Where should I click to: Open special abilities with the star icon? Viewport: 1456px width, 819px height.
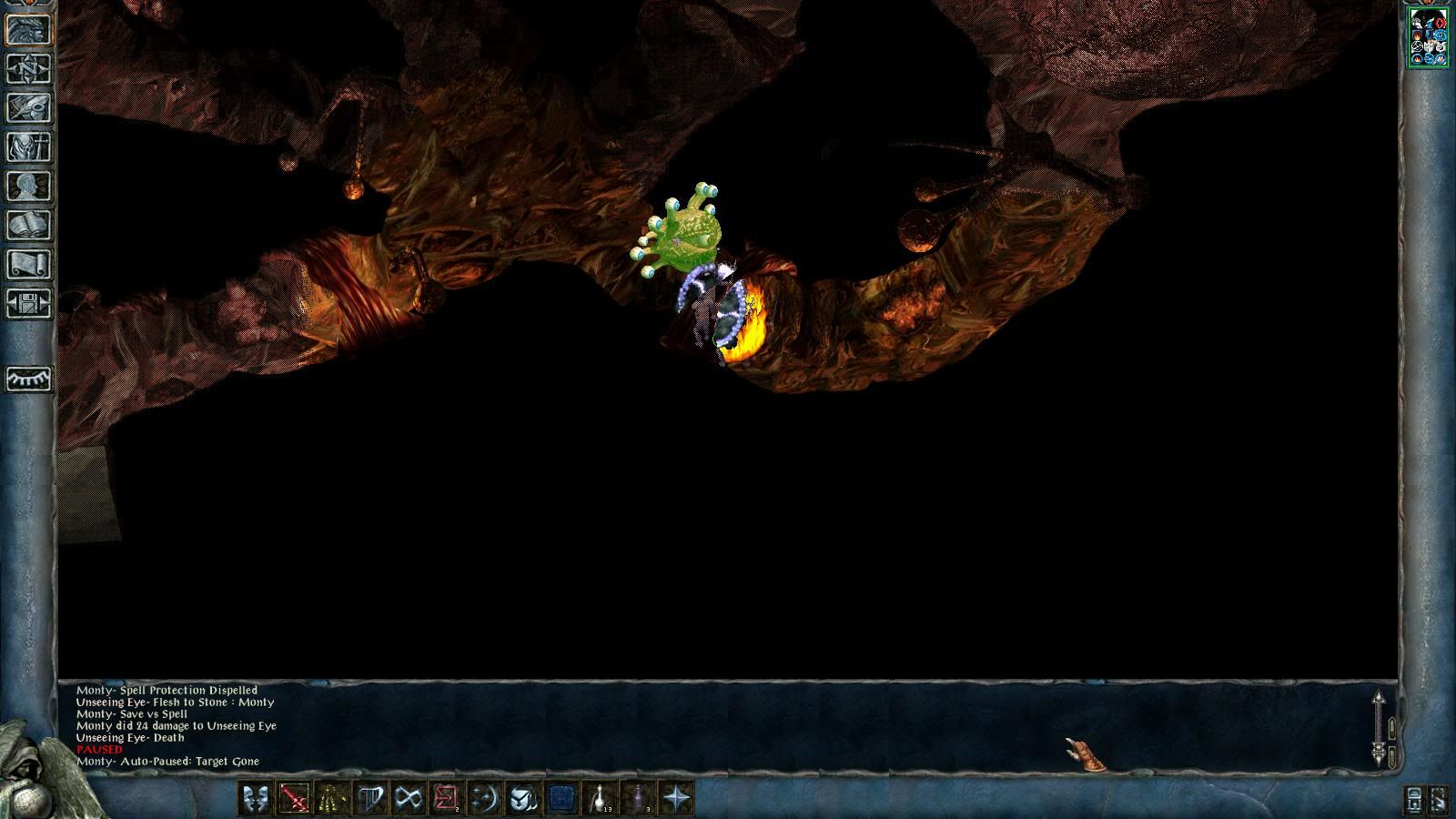point(676,799)
